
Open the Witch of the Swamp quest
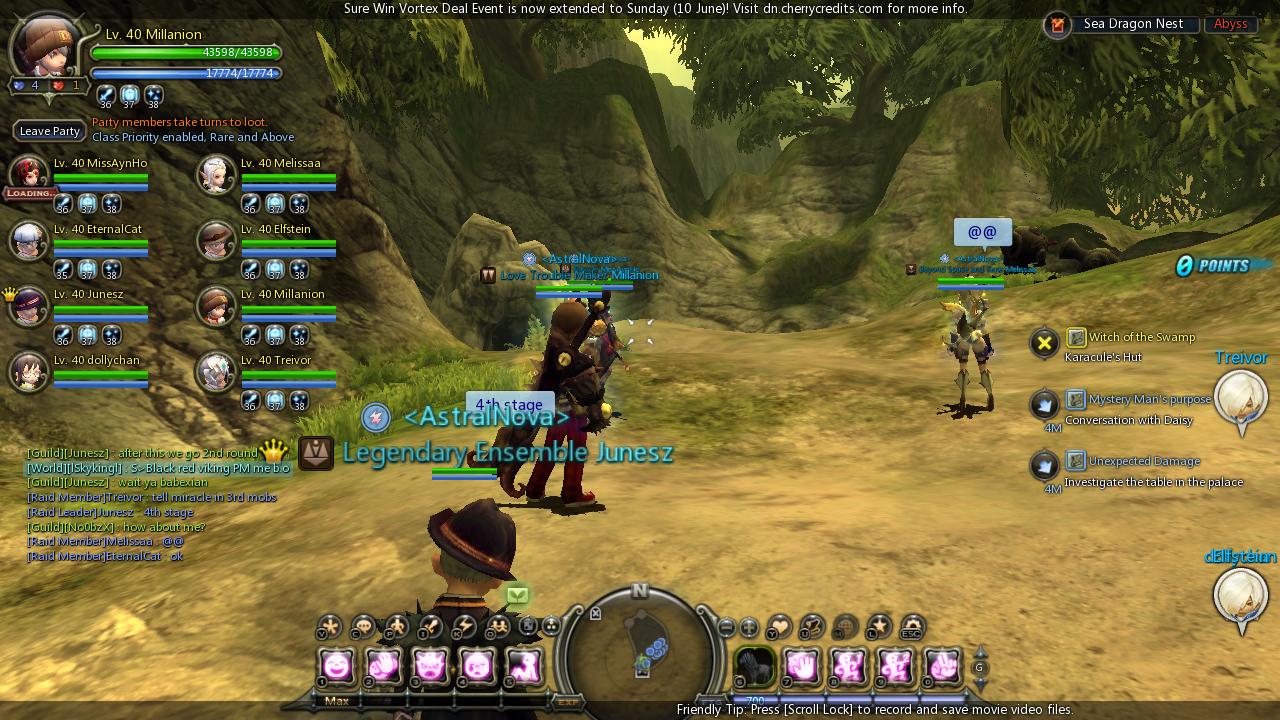(1141, 338)
